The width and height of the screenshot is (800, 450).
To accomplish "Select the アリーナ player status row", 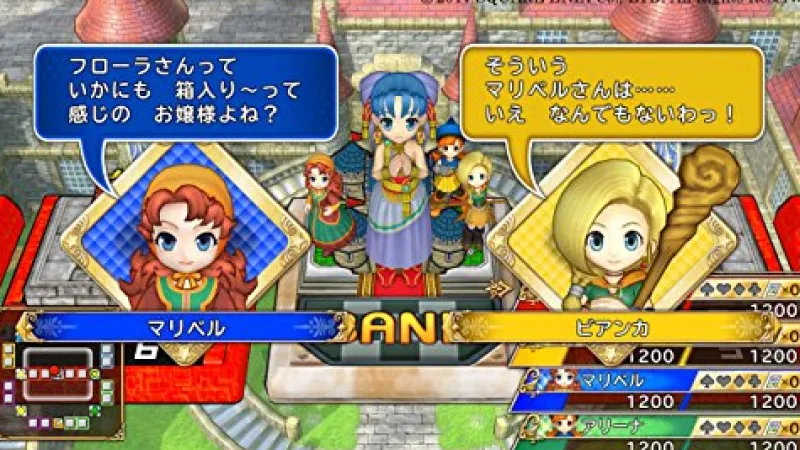I will click(x=660, y=426).
